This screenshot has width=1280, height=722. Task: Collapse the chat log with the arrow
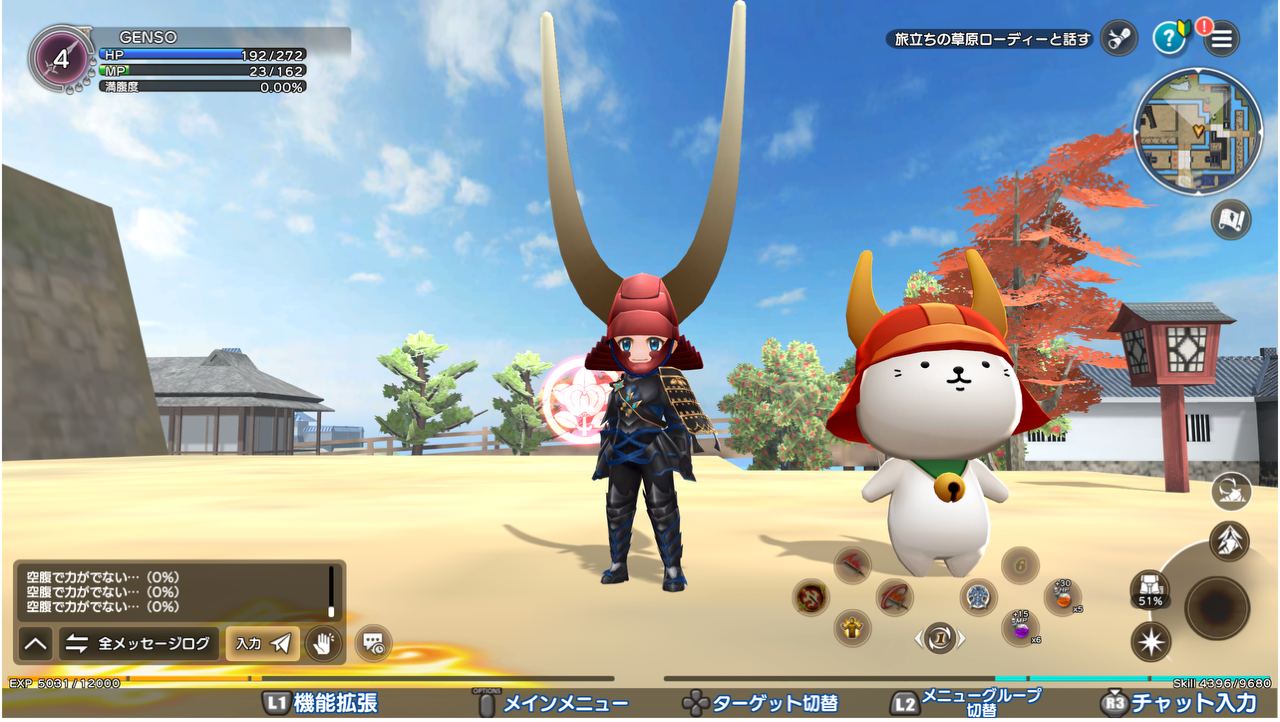[x=35, y=643]
